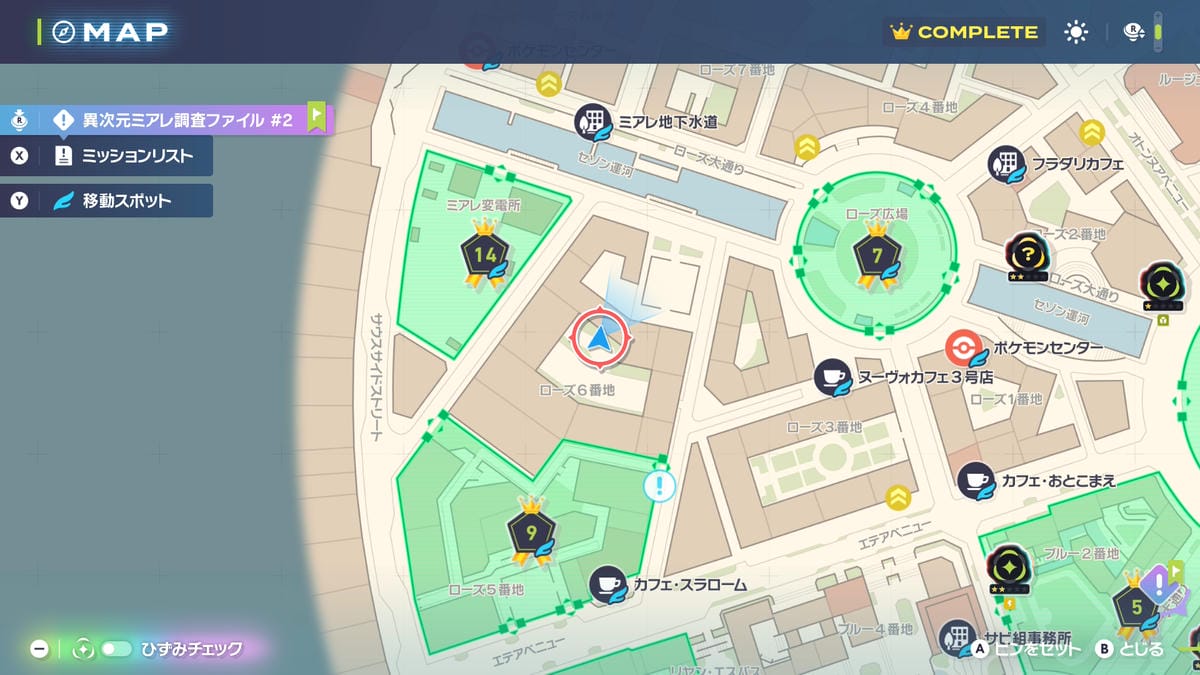
Task: Select the カフェ・スラローム cafe marker
Action: (x=607, y=584)
